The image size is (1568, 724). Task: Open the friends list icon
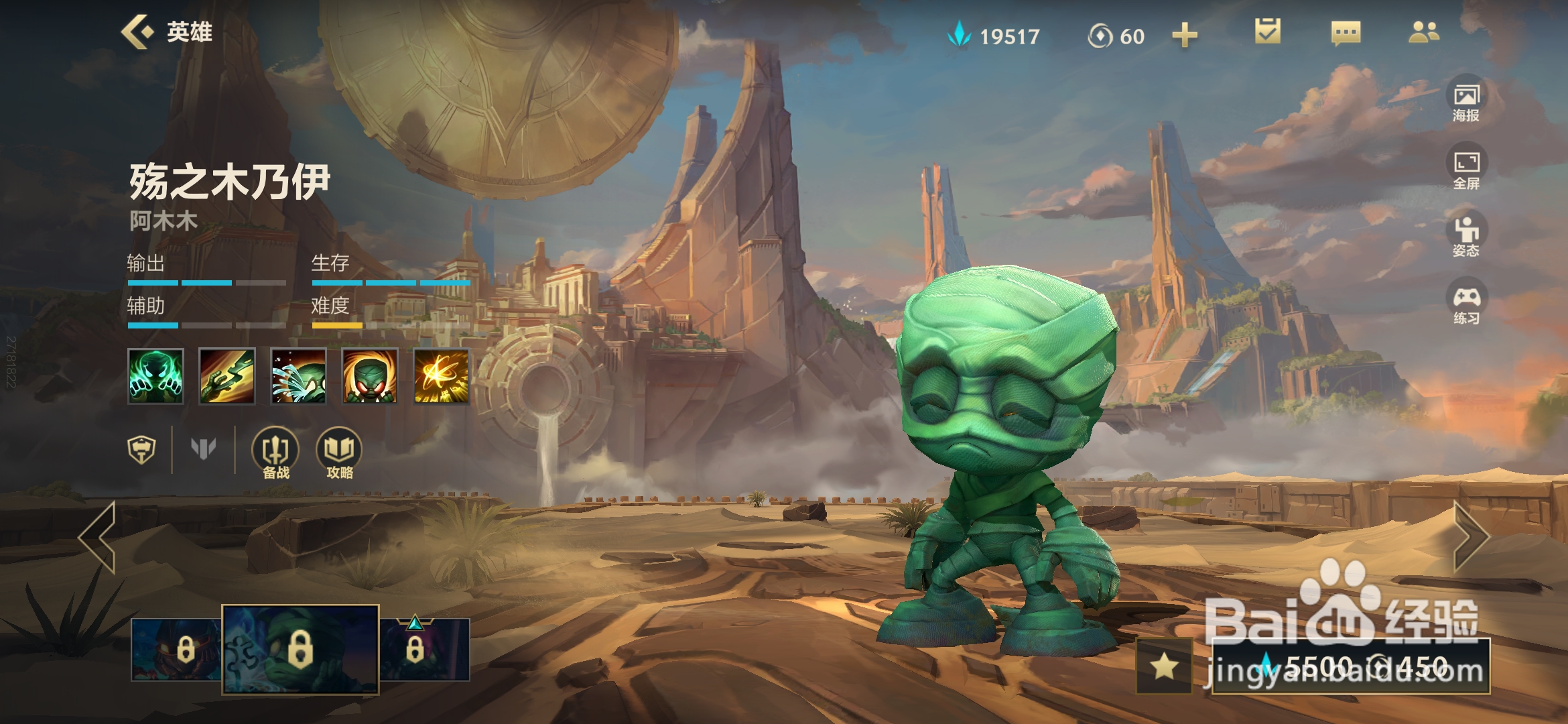1423,32
